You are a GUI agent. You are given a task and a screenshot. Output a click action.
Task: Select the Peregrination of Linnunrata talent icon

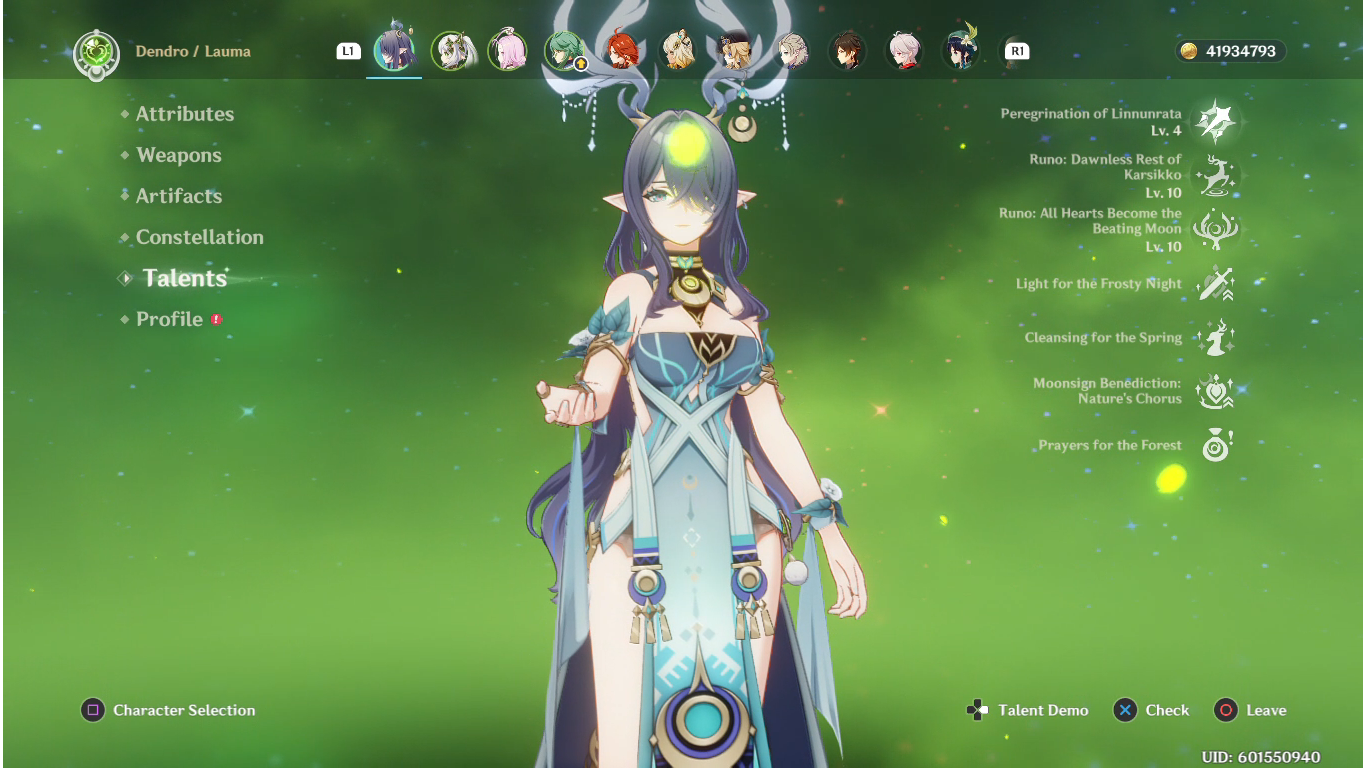pyautogui.click(x=1216, y=122)
